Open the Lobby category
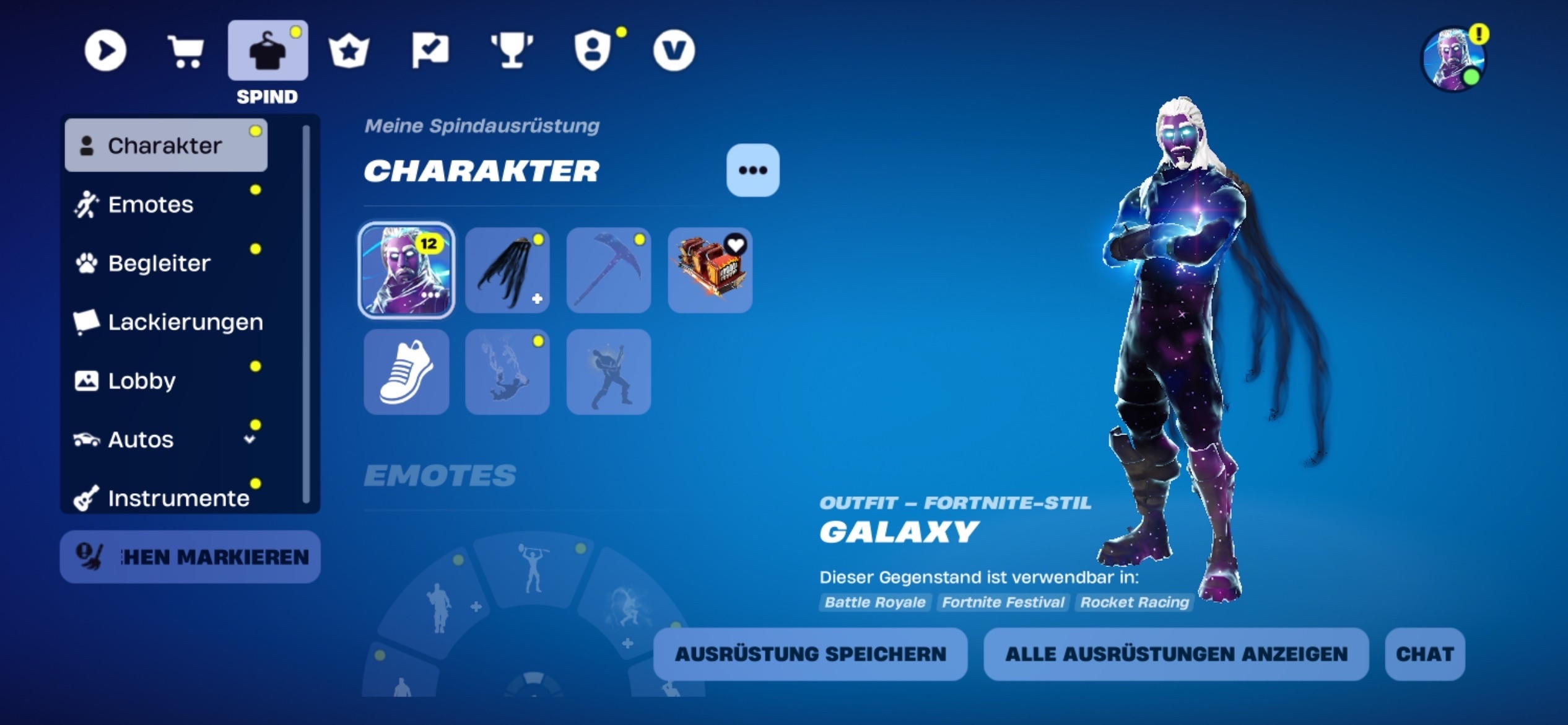This screenshot has height=725, width=1568. (x=142, y=380)
